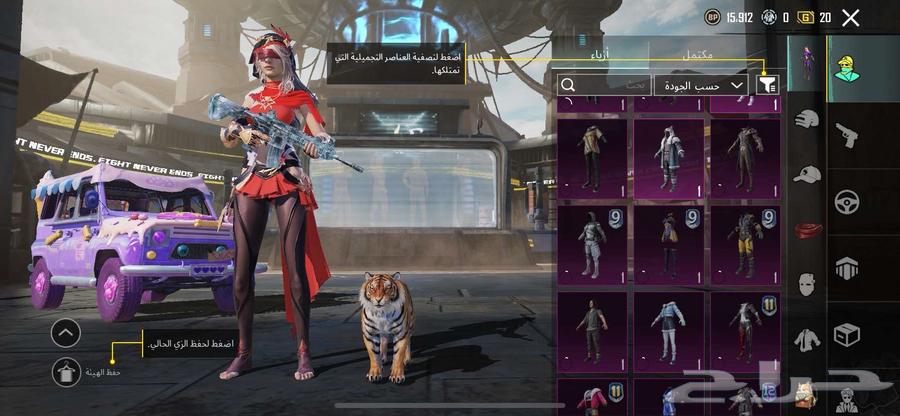Close the inventory with the X button
Viewport: 900px width, 416px height.
(x=851, y=17)
